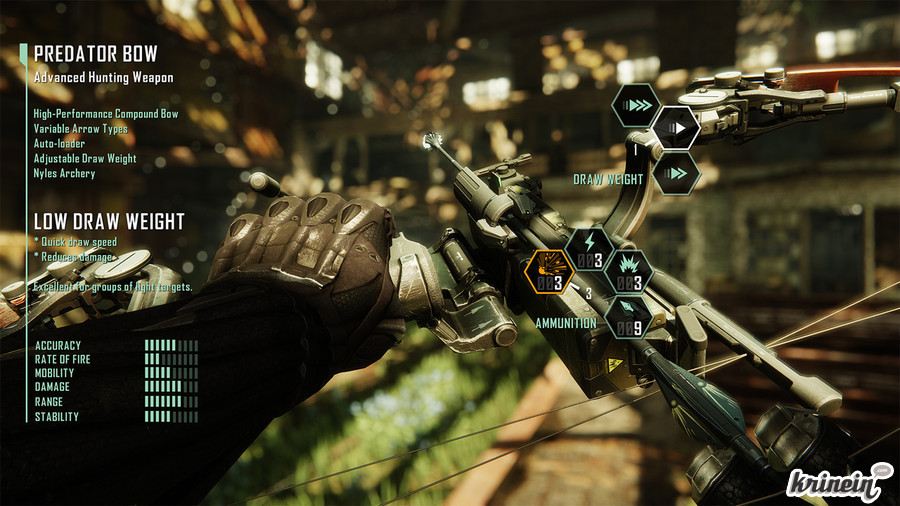
Task: Choose the single-arrow low draw weight hexagon
Action: click(676, 128)
